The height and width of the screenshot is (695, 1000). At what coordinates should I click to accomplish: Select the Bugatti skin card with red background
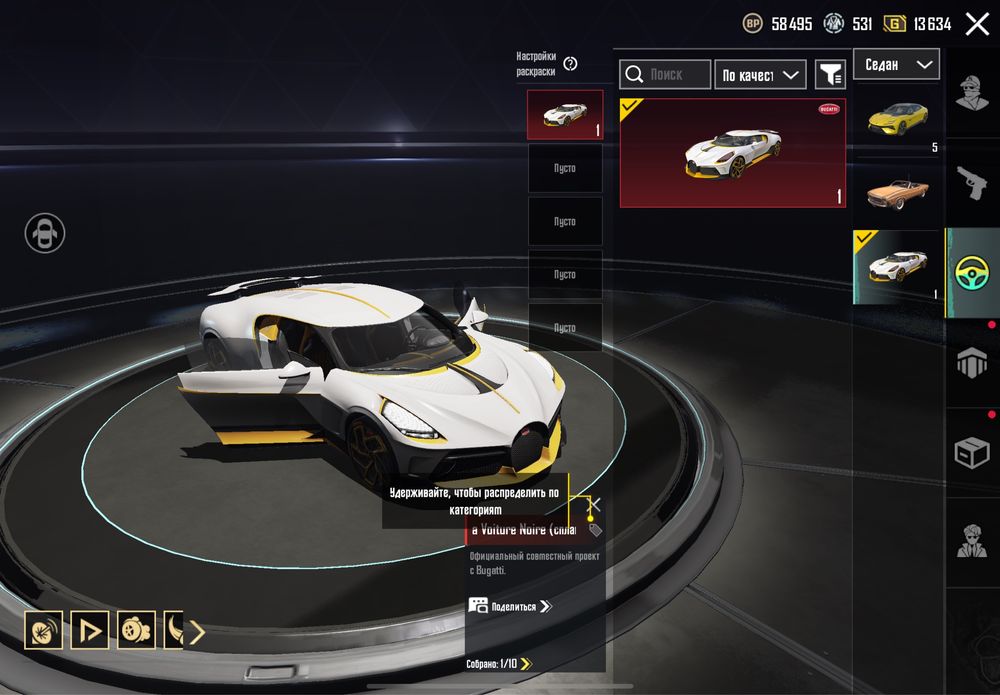pos(732,152)
